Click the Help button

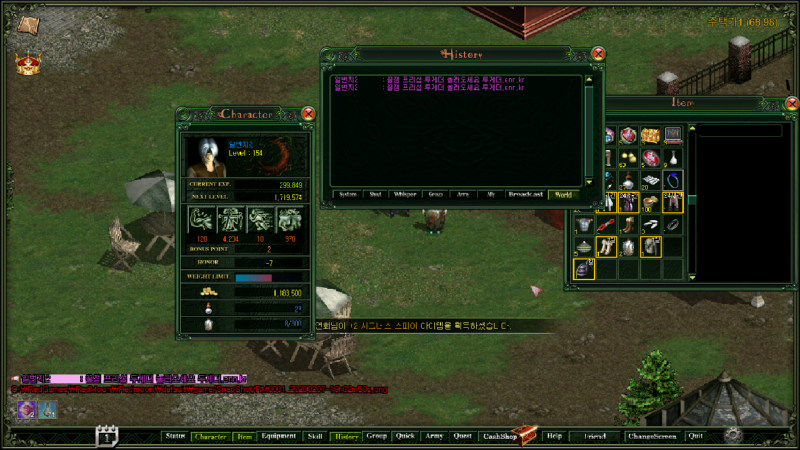(554, 436)
